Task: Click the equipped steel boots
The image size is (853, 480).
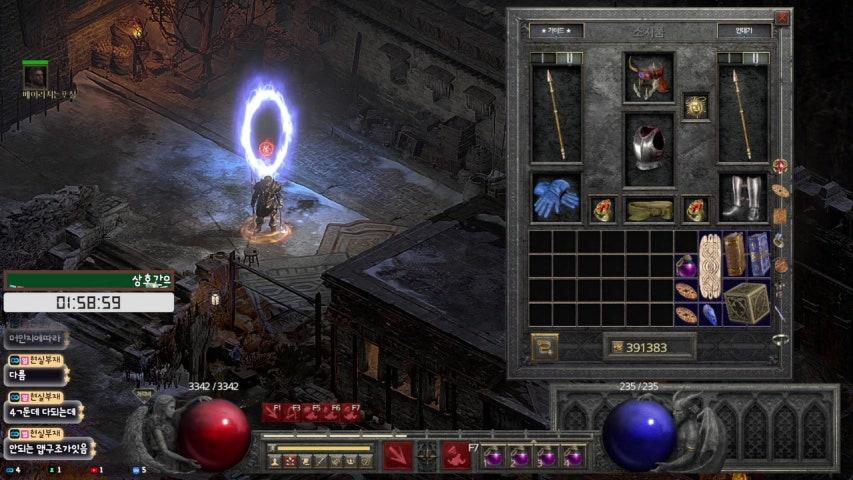Action: (x=743, y=198)
